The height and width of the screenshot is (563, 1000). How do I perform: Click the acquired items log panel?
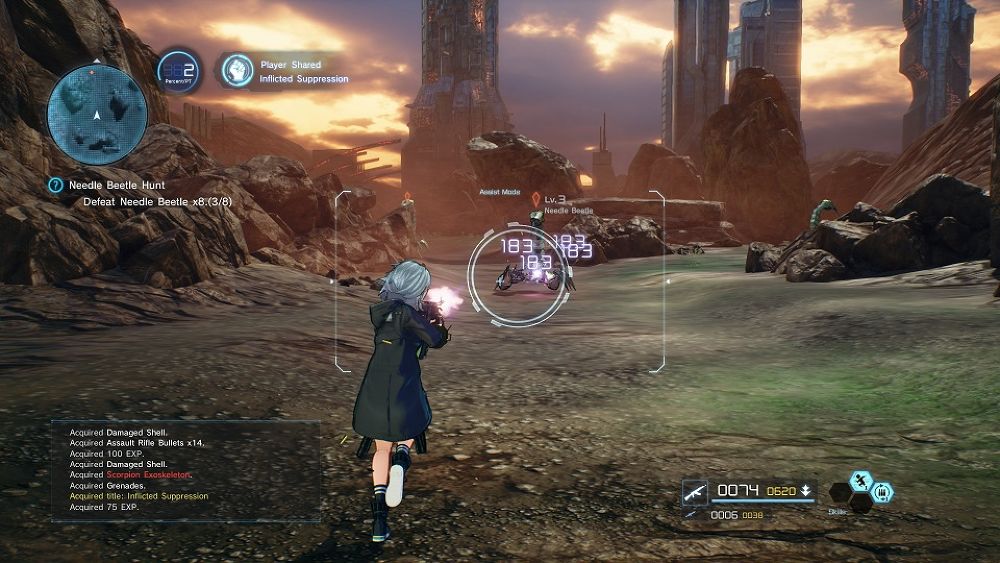[x=186, y=470]
